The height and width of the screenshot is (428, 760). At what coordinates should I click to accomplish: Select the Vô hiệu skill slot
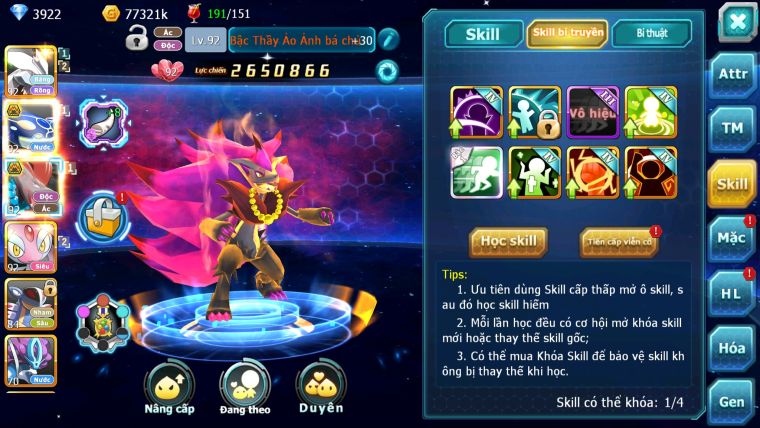pyautogui.click(x=594, y=112)
